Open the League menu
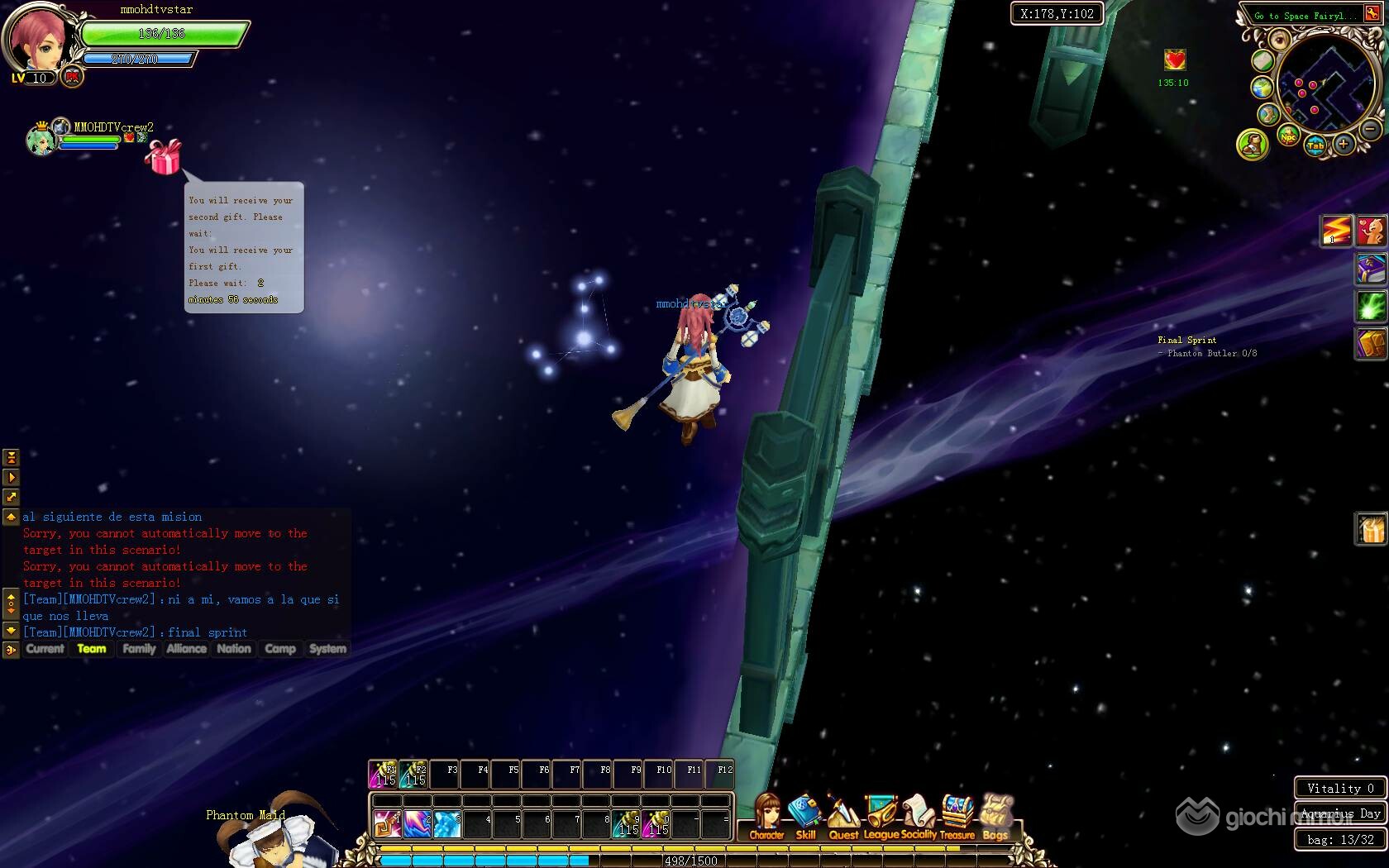Viewport: 1389px width, 868px height. click(x=881, y=815)
